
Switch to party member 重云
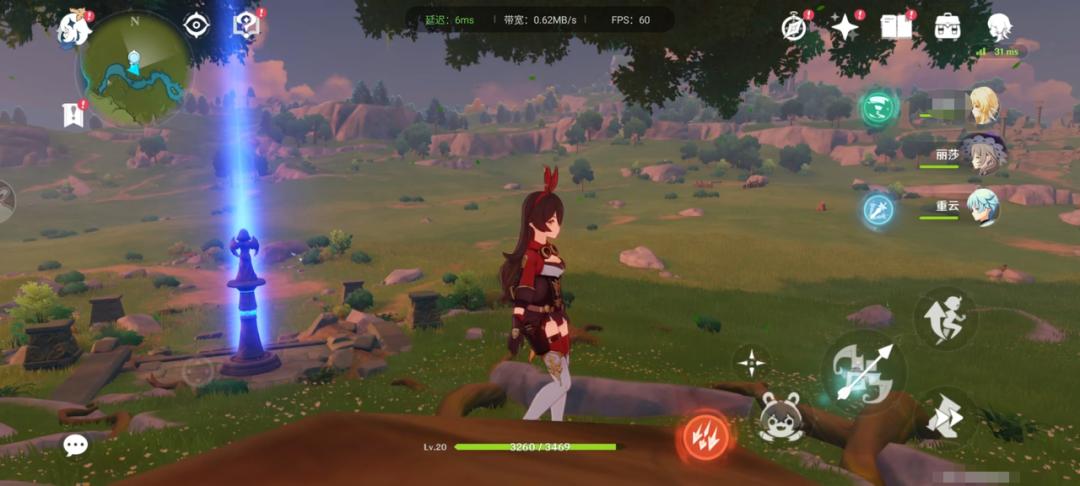pyautogui.click(x=981, y=207)
